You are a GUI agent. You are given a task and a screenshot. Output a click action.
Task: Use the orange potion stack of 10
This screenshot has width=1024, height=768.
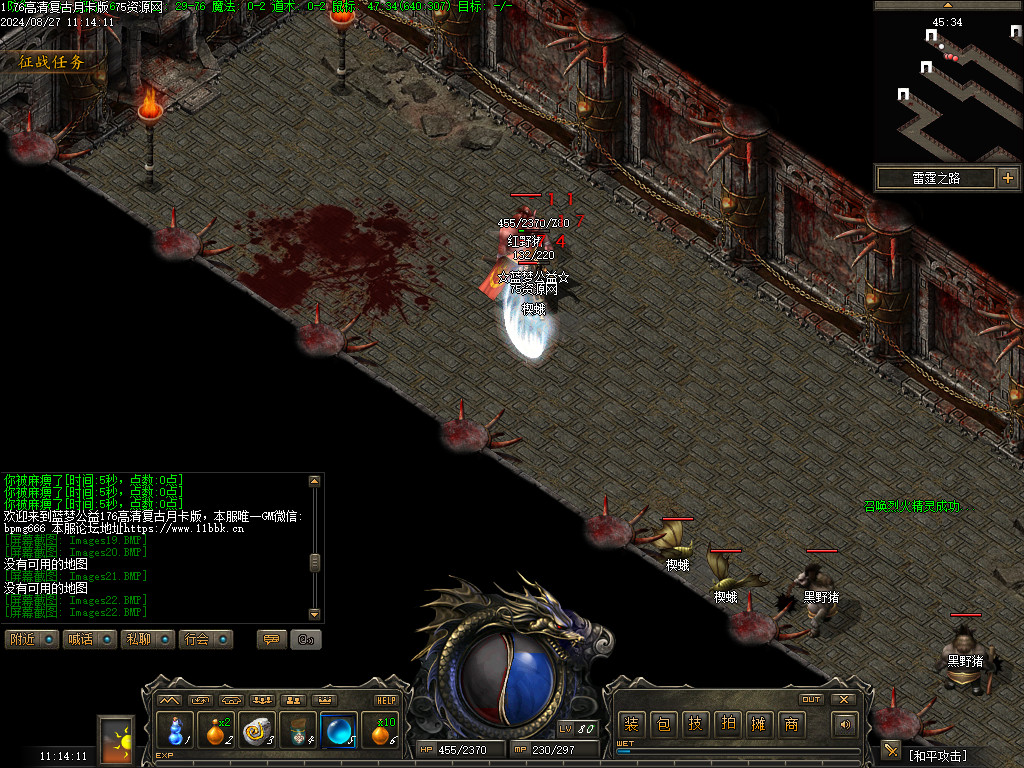click(379, 731)
